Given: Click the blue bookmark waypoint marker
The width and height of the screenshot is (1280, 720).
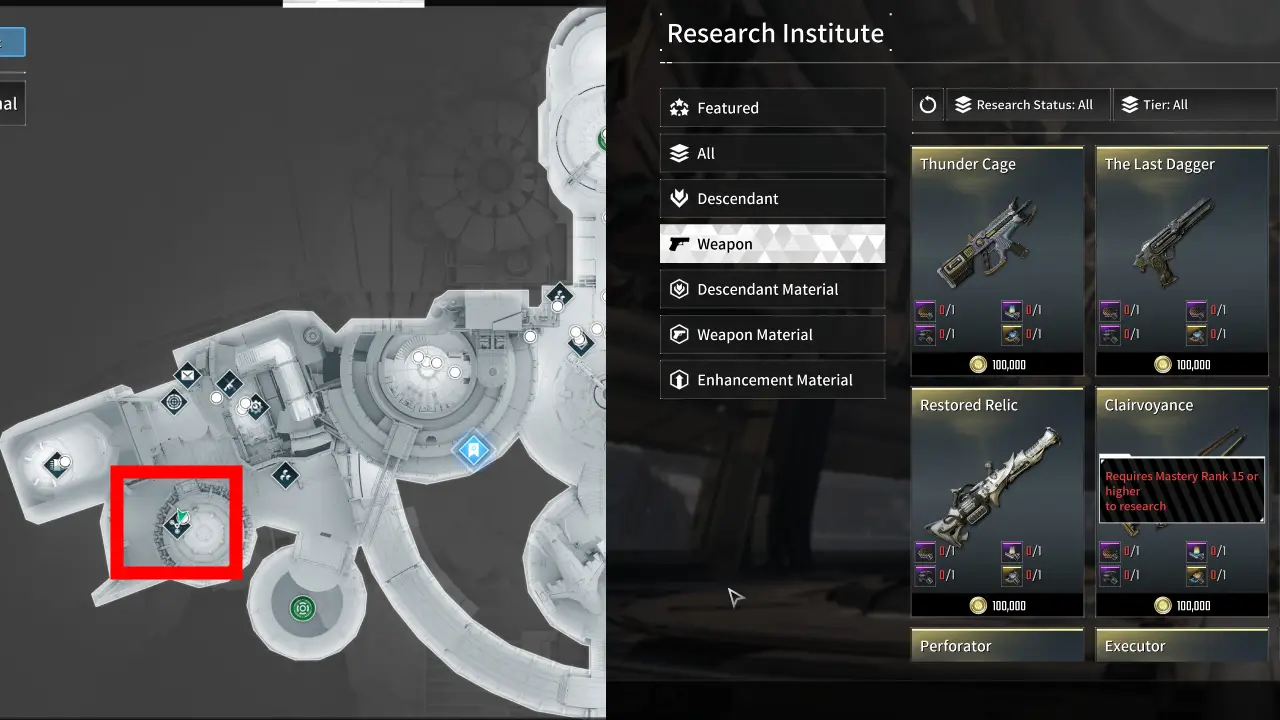Looking at the screenshot, I should pyautogui.click(x=472, y=450).
